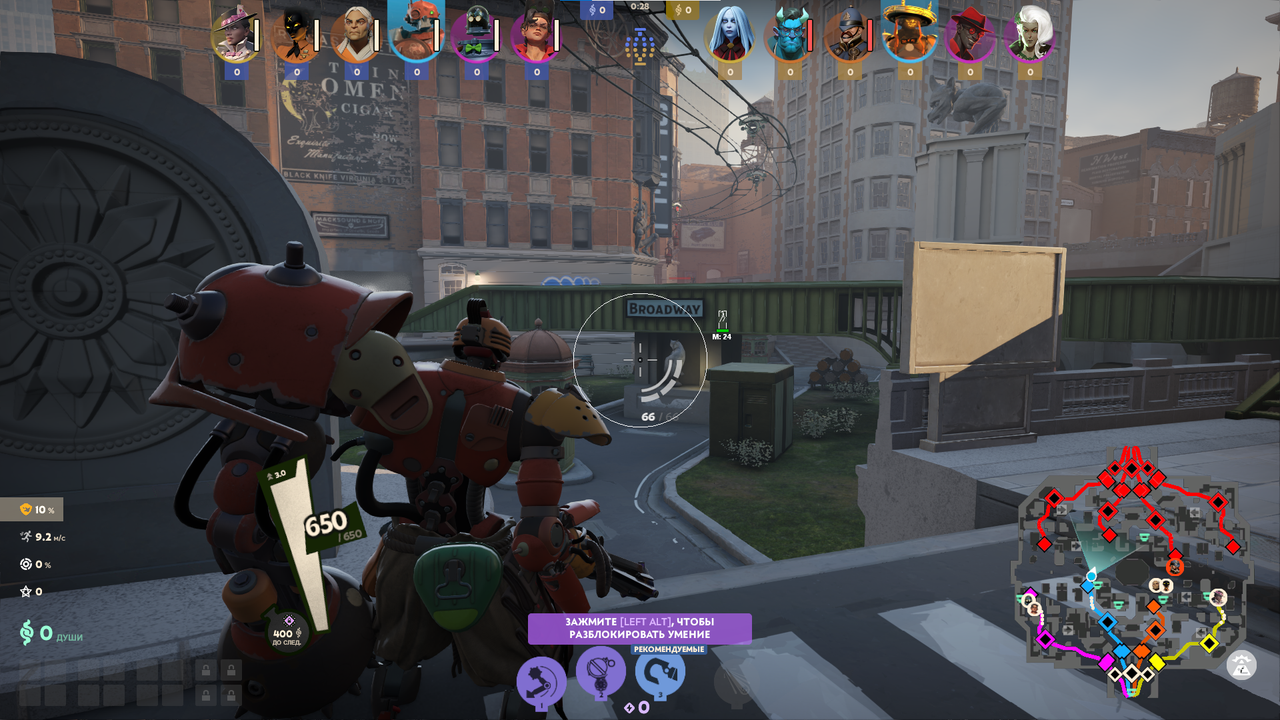Select the white-haired bearded teammate portrait
1280x720 pixels.
(356, 35)
